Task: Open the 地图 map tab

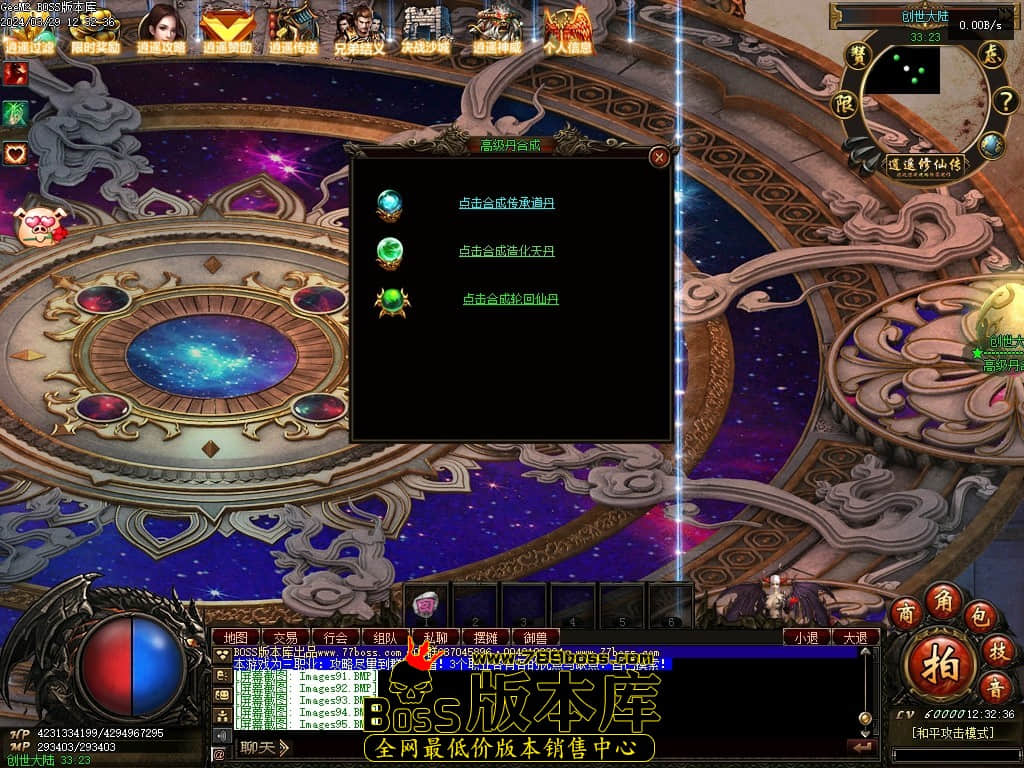Action: point(236,637)
